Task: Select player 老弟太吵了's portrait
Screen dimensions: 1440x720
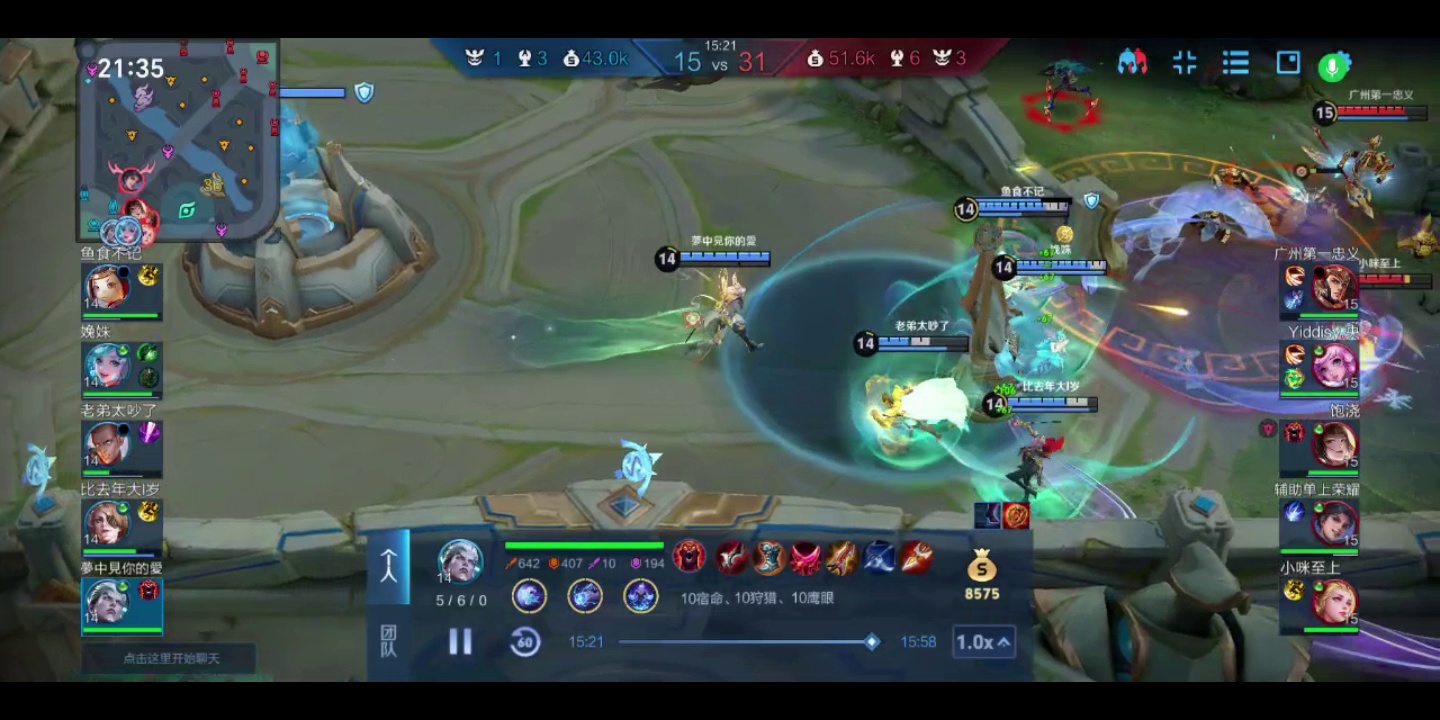Action: 108,445
